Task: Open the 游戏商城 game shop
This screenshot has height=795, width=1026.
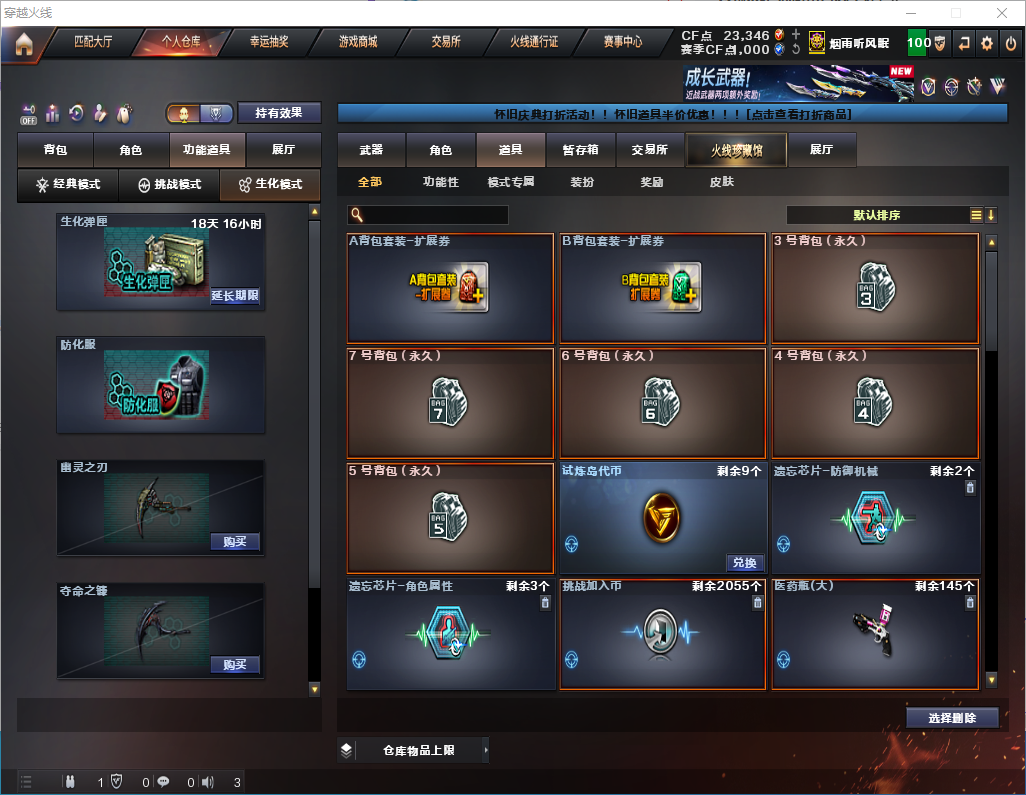Action: (357, 43)
